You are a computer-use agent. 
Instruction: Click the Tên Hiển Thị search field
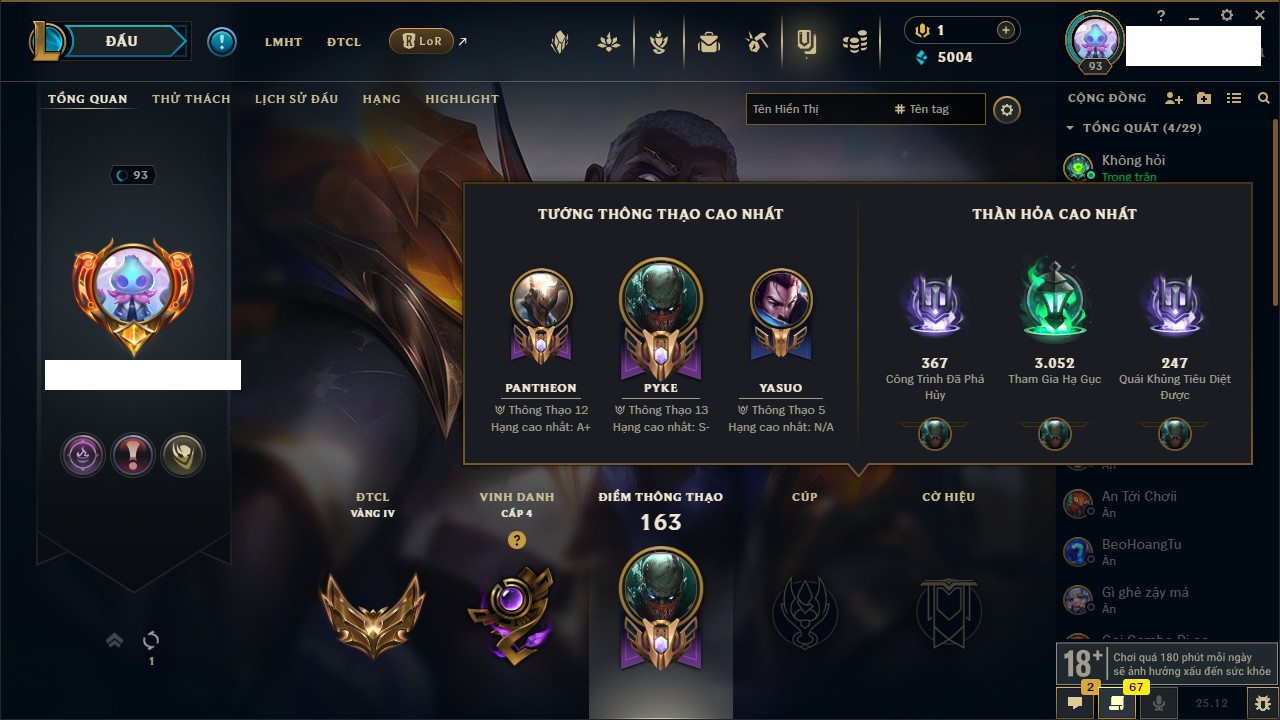click(815, 109)
